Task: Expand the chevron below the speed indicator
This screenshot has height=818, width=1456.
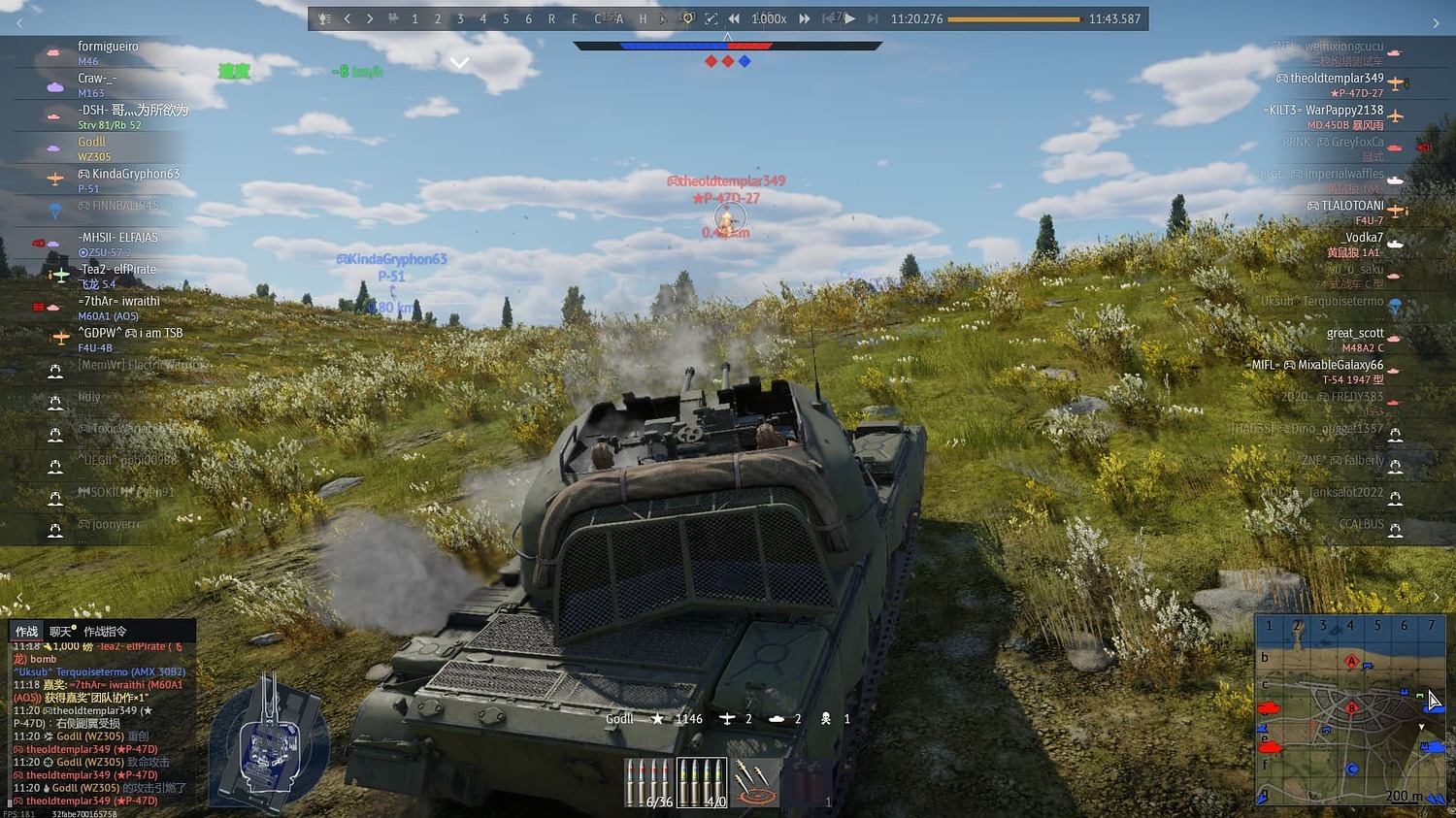Action: (x=459, y=62)
